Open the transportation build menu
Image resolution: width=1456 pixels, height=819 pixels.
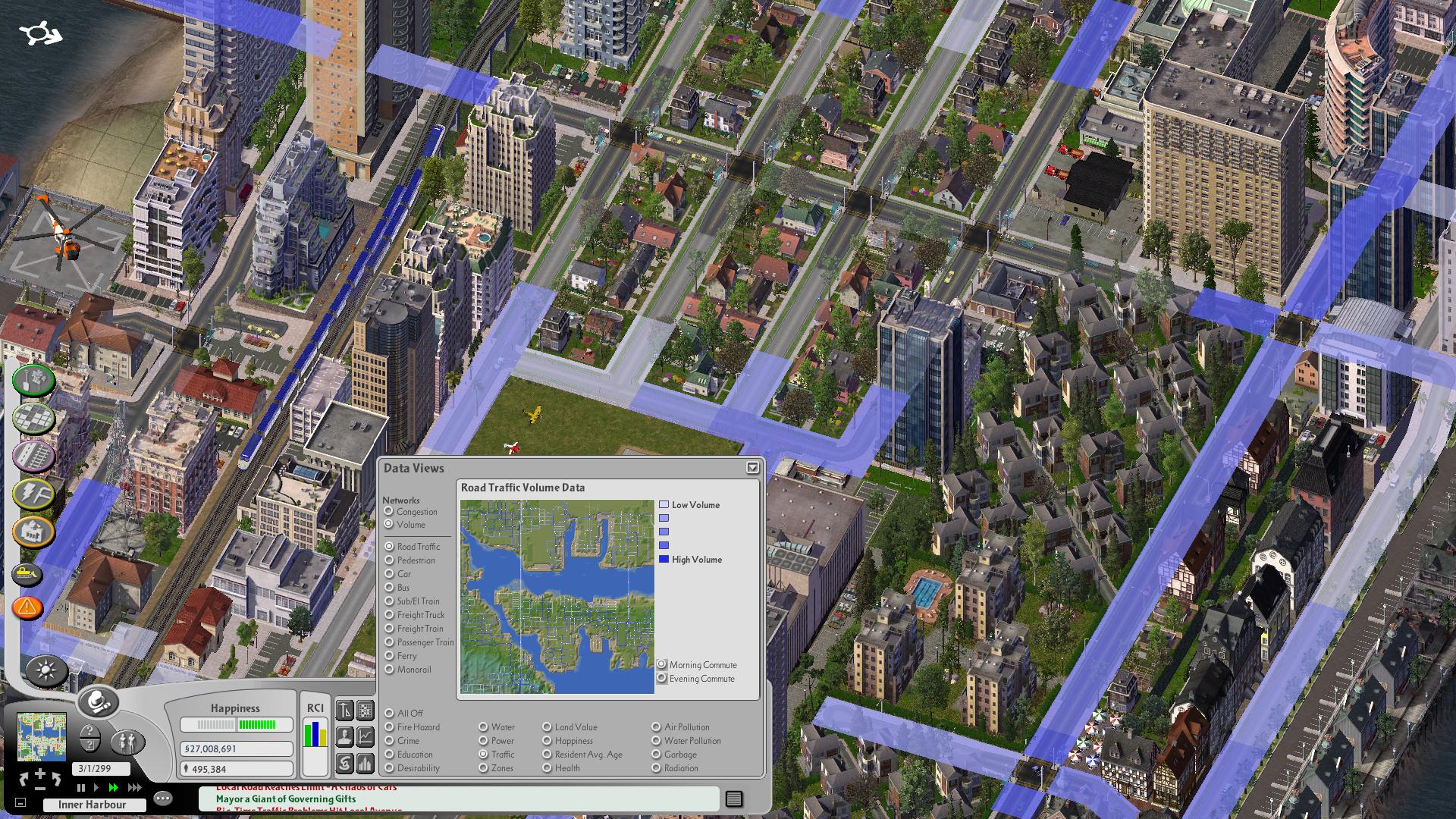[x=33, y=457]
